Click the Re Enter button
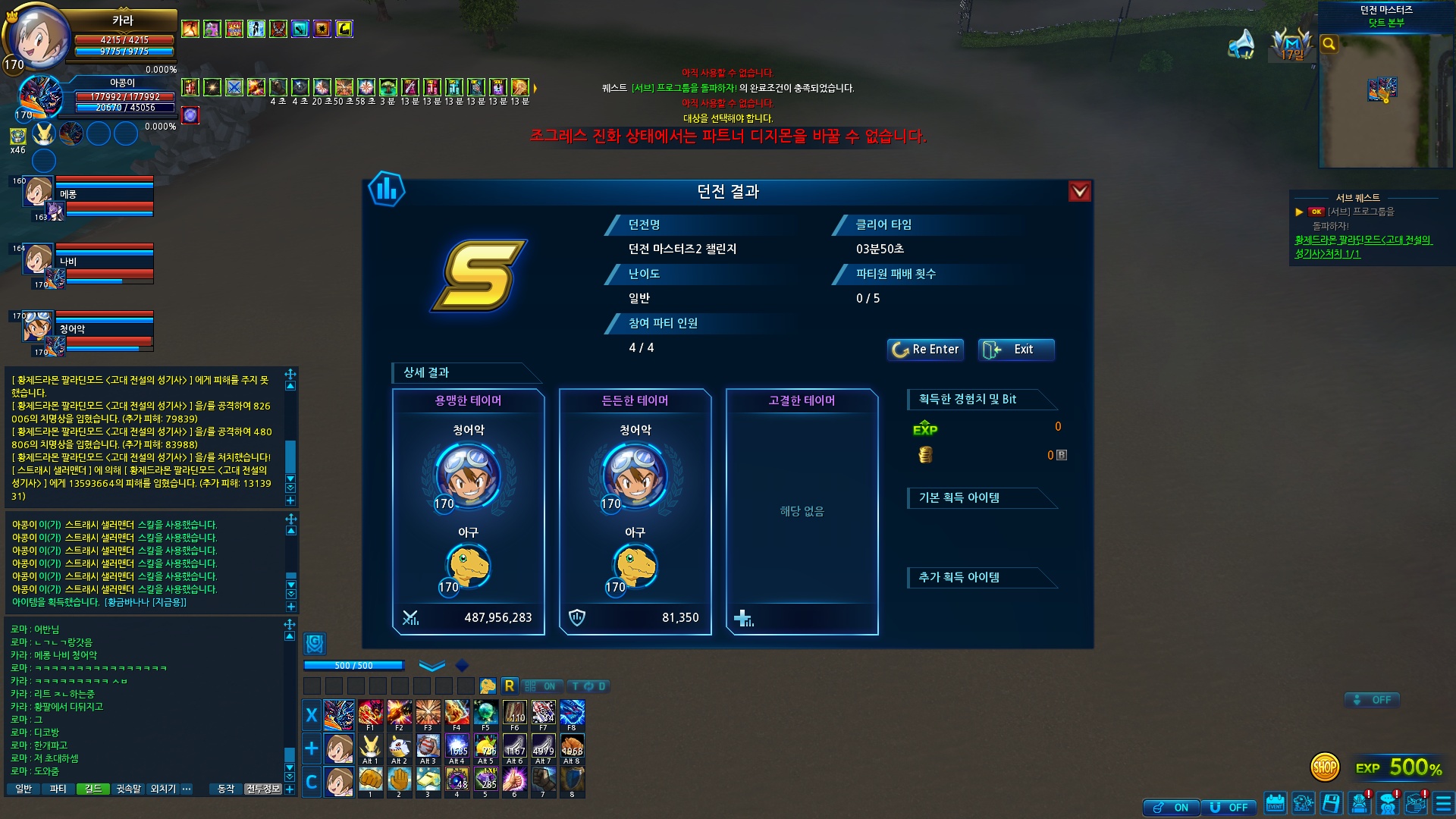 pyautogui.click(x=925, y=350)
